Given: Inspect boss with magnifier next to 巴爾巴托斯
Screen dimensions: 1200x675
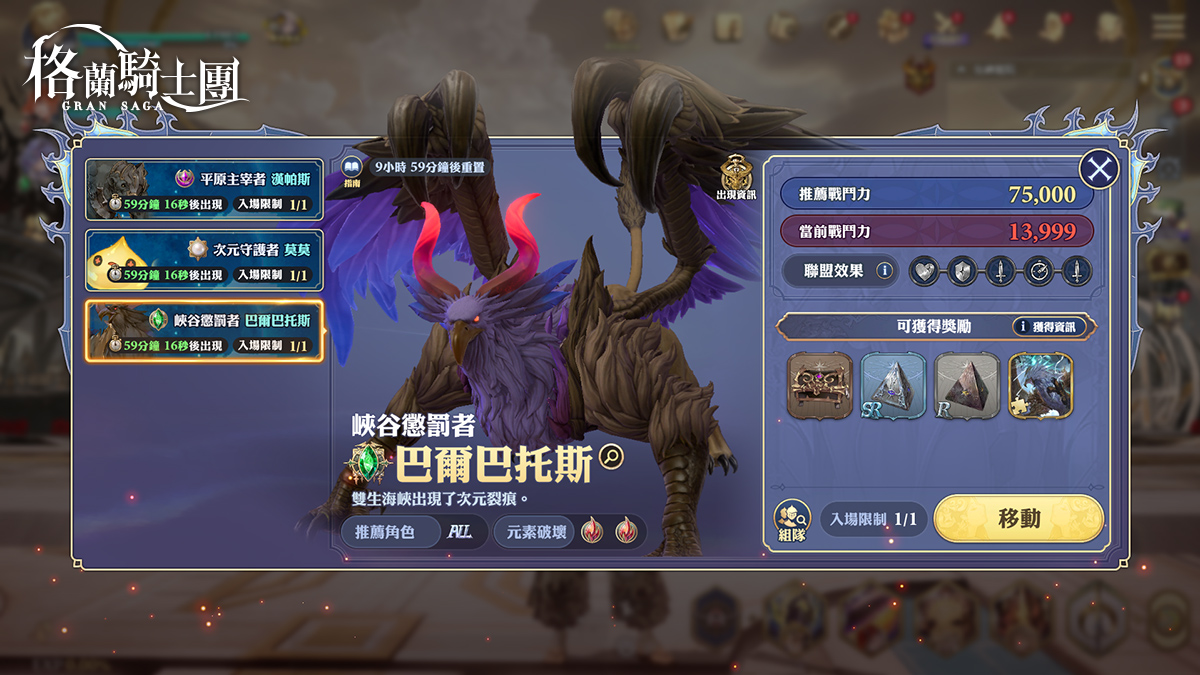Looking at the screenshot, I should point(610,457).
